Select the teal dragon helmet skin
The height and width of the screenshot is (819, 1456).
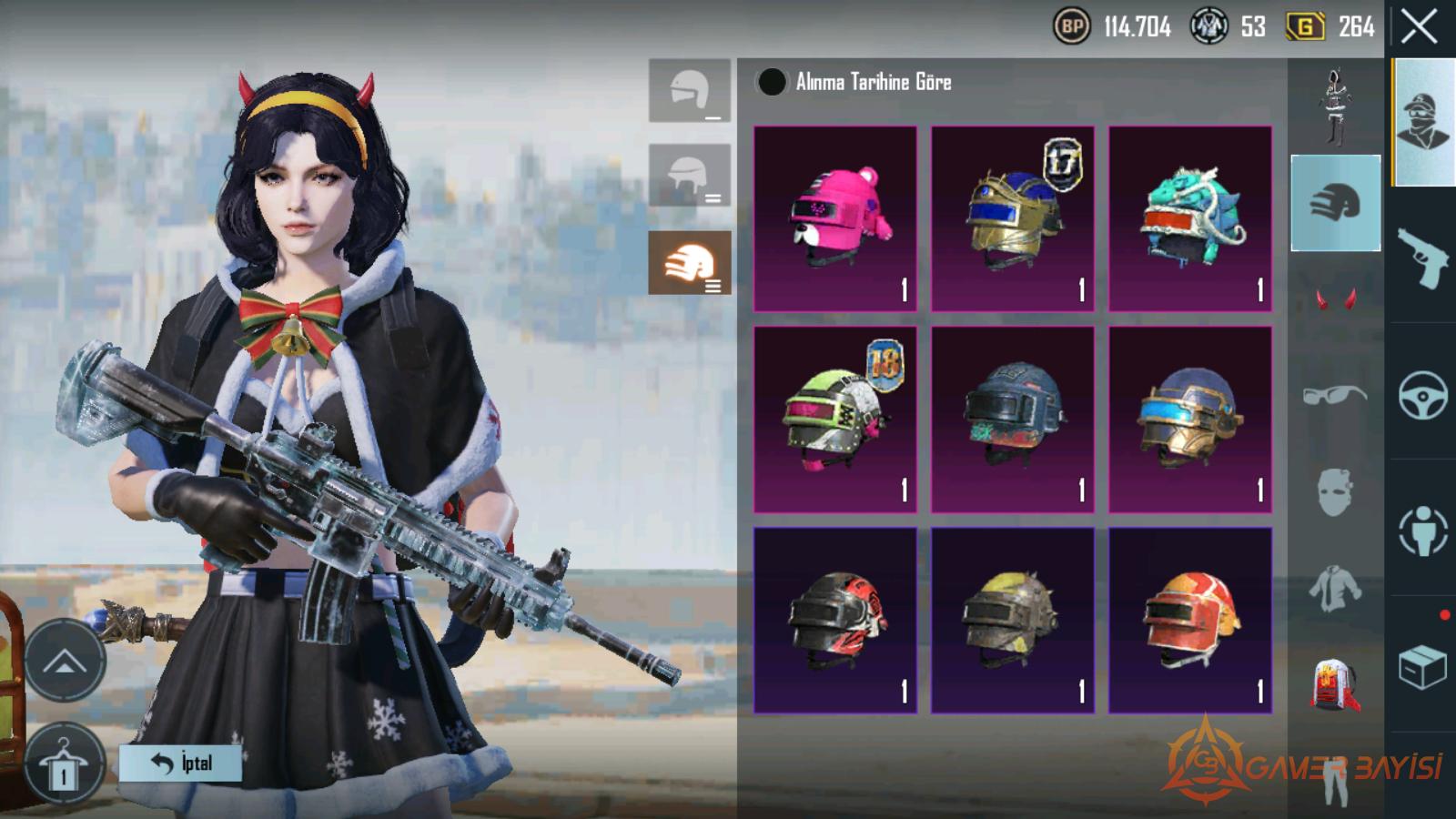1189,218
